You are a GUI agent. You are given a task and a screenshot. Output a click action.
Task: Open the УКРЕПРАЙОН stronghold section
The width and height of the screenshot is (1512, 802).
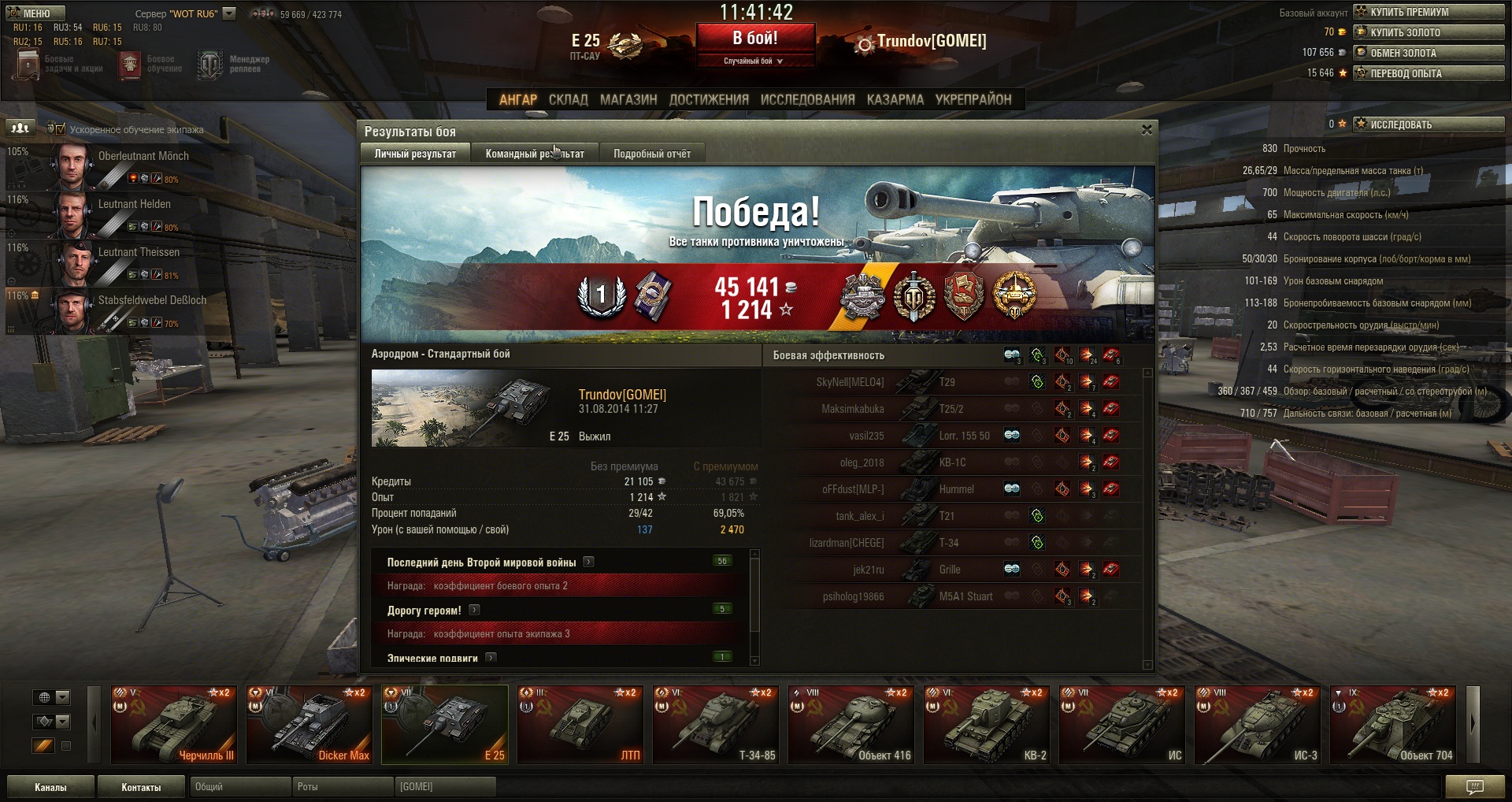pos(973,99)
